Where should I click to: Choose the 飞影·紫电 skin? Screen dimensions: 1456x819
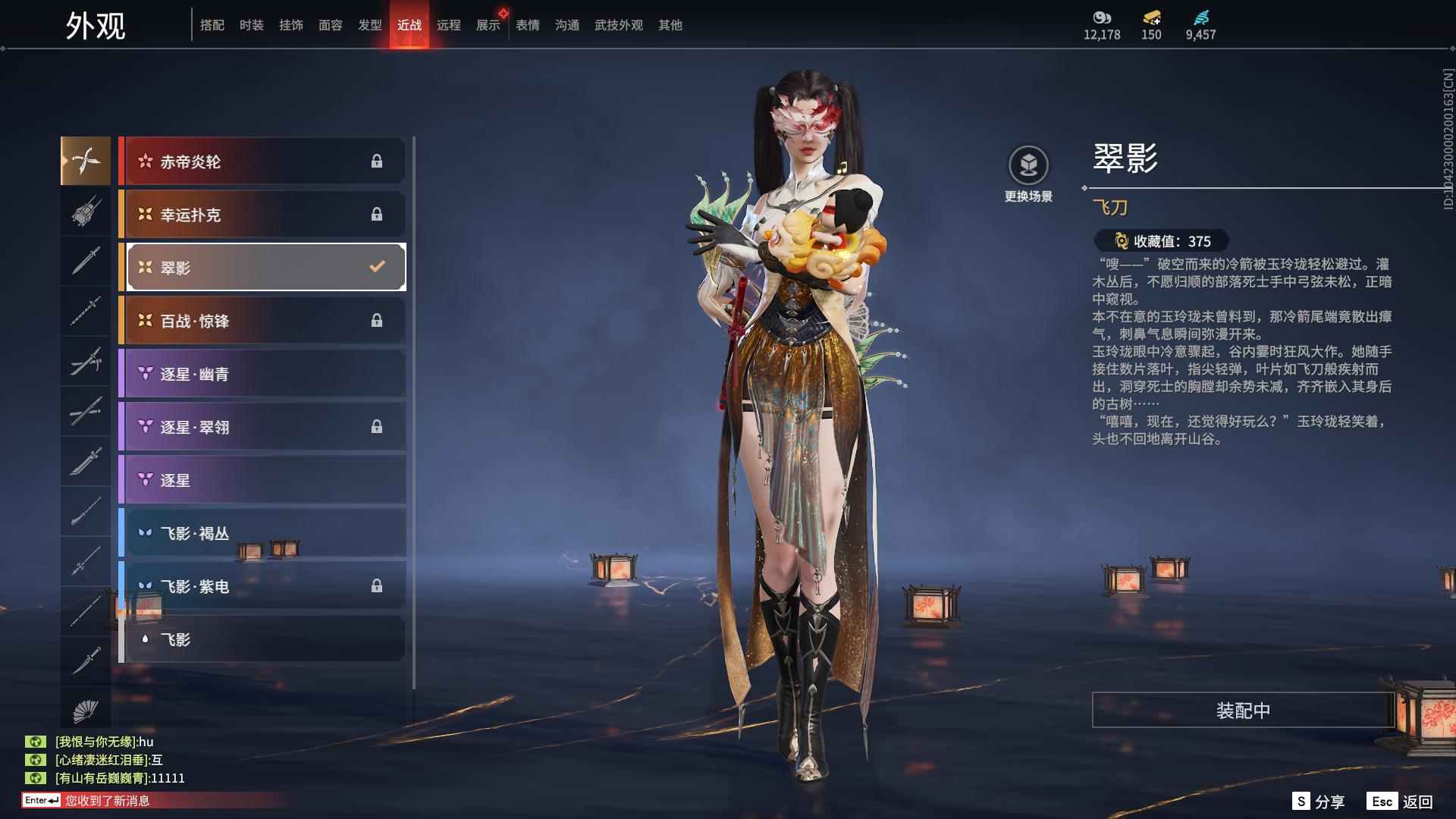pyautogui.click(x=263, y=586)
